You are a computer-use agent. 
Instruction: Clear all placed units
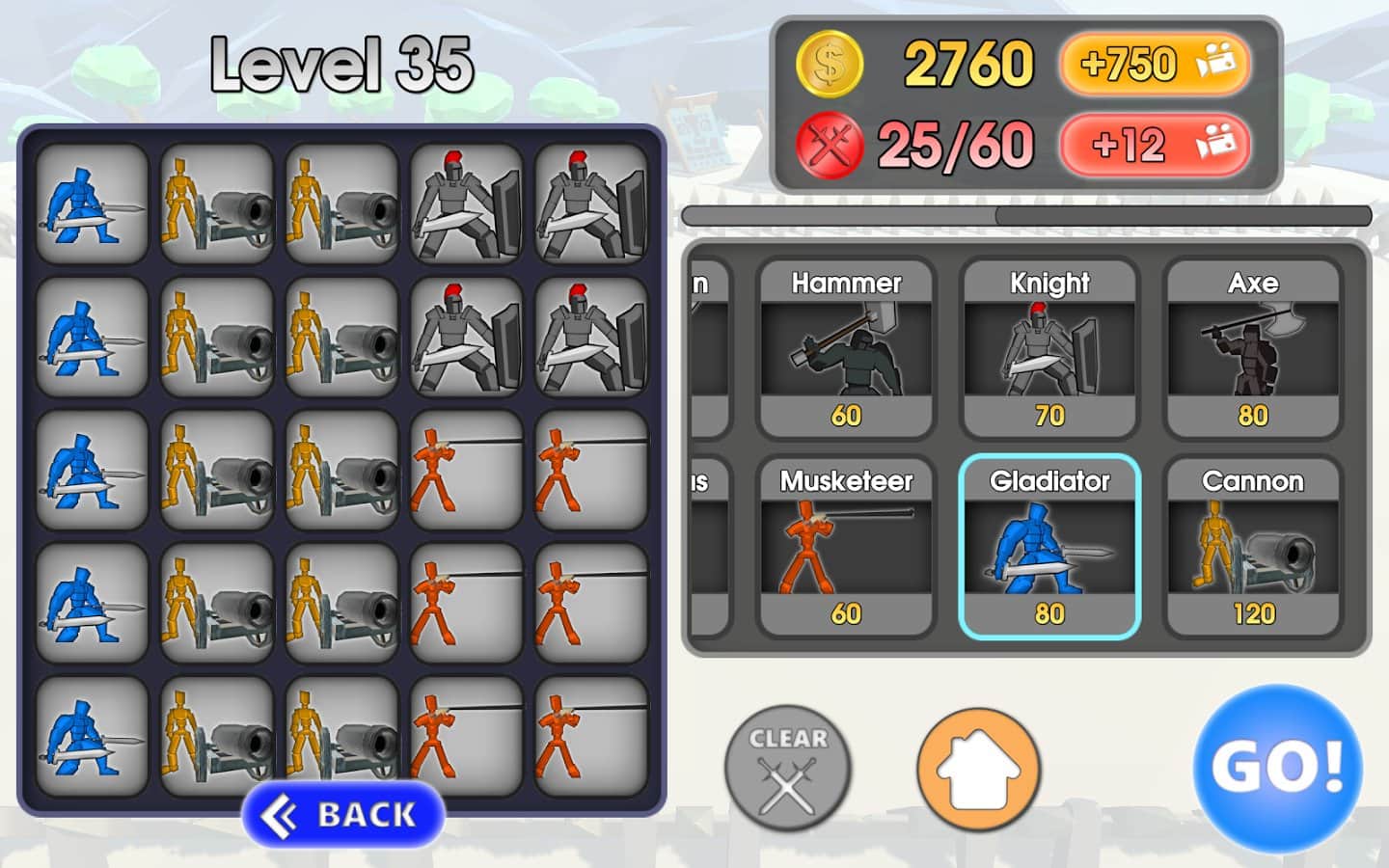(x=788, y=768)
